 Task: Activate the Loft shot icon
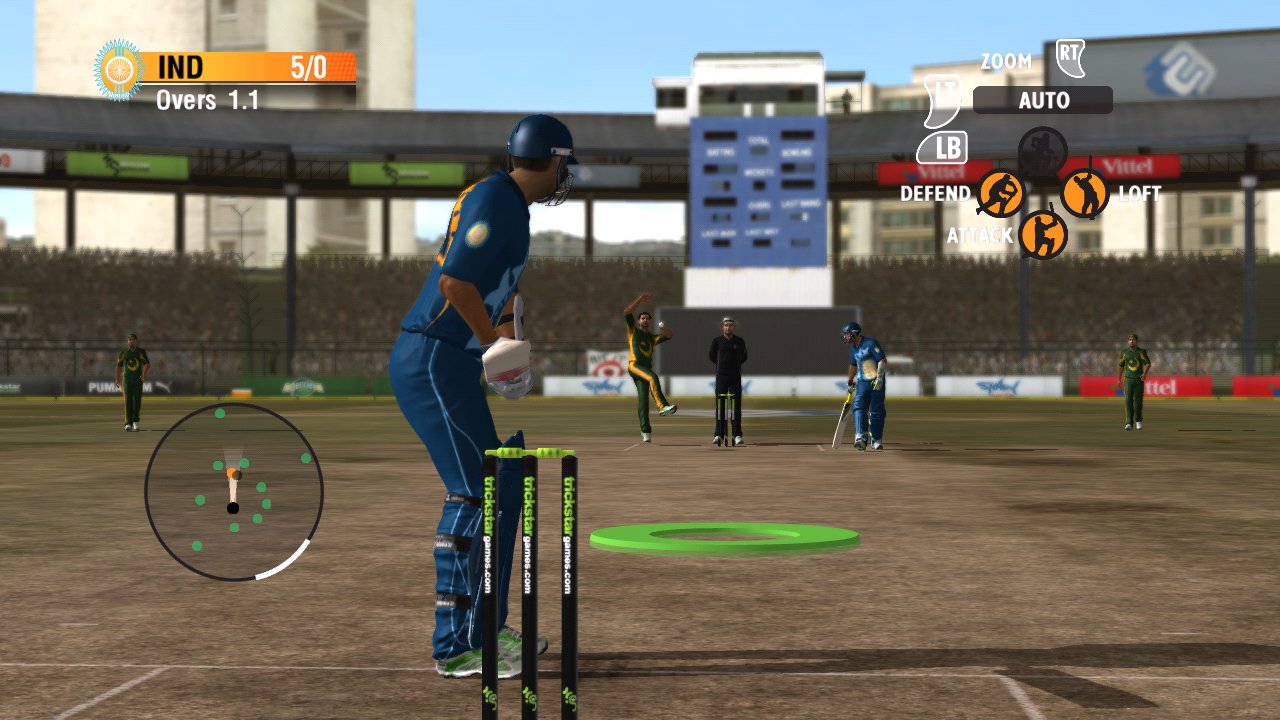[x=1084, y=193]
